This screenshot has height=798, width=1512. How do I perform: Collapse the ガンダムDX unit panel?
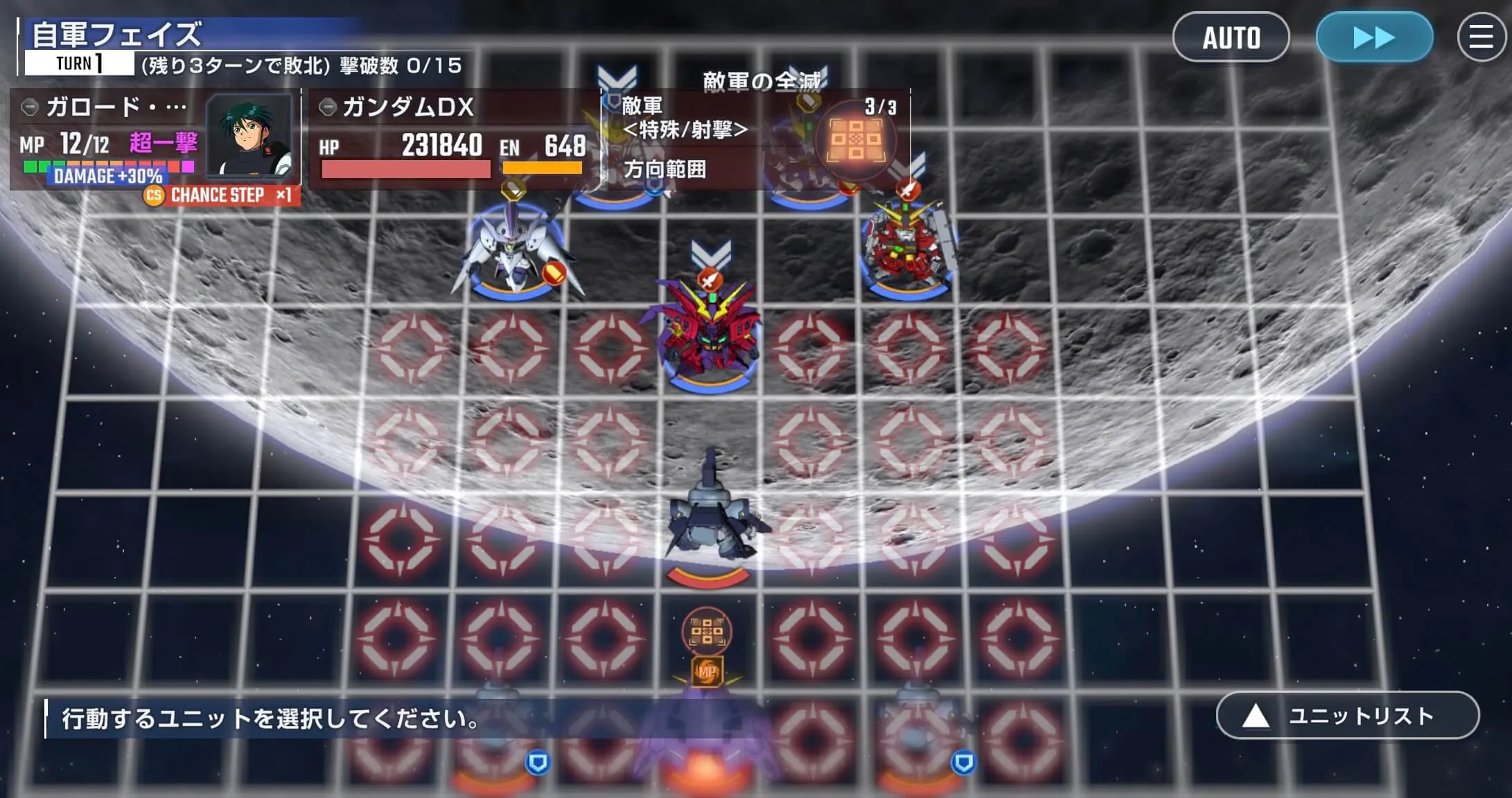coord(326,107)
